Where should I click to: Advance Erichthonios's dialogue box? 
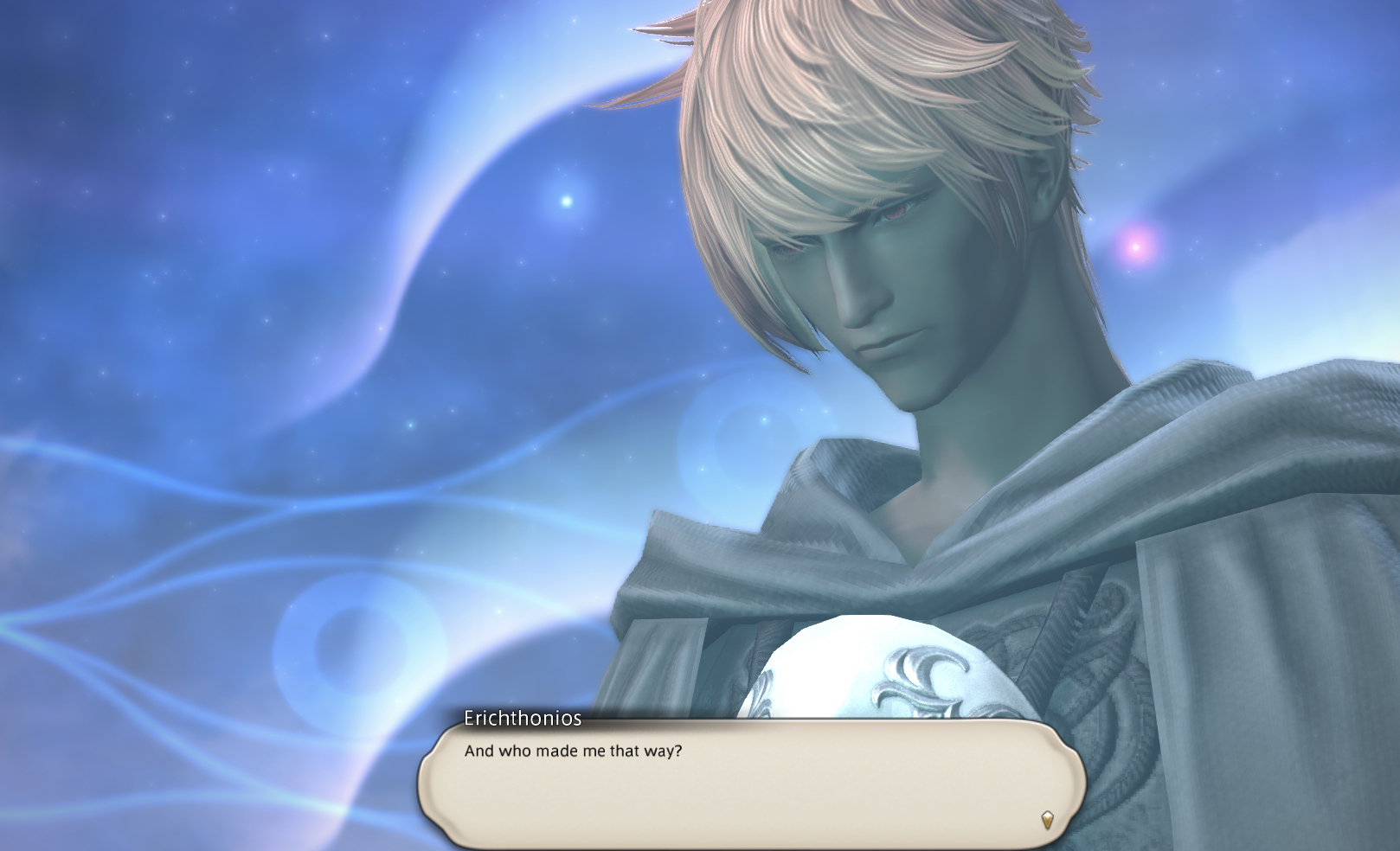coord(751,784)
